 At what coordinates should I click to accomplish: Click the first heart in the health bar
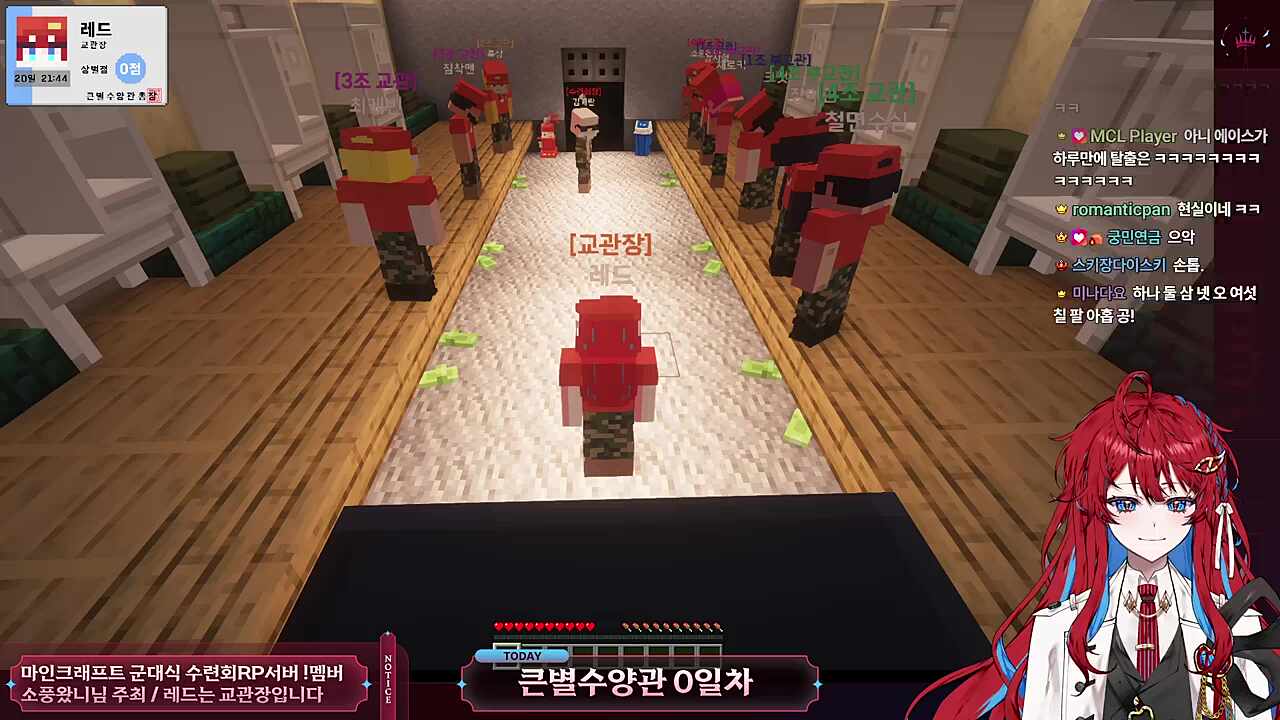(499, 626)
